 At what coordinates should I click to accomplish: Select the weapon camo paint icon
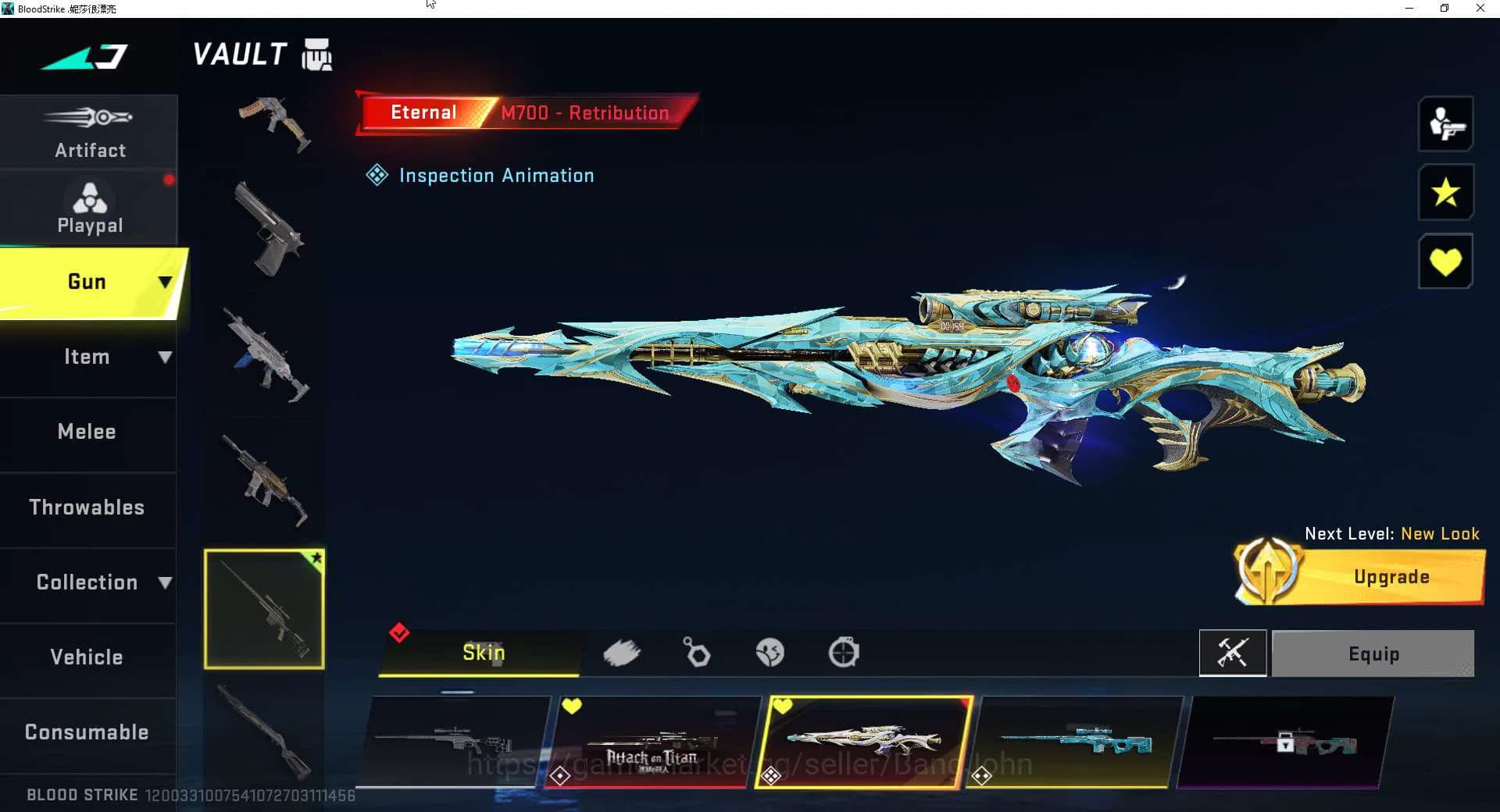623,653
